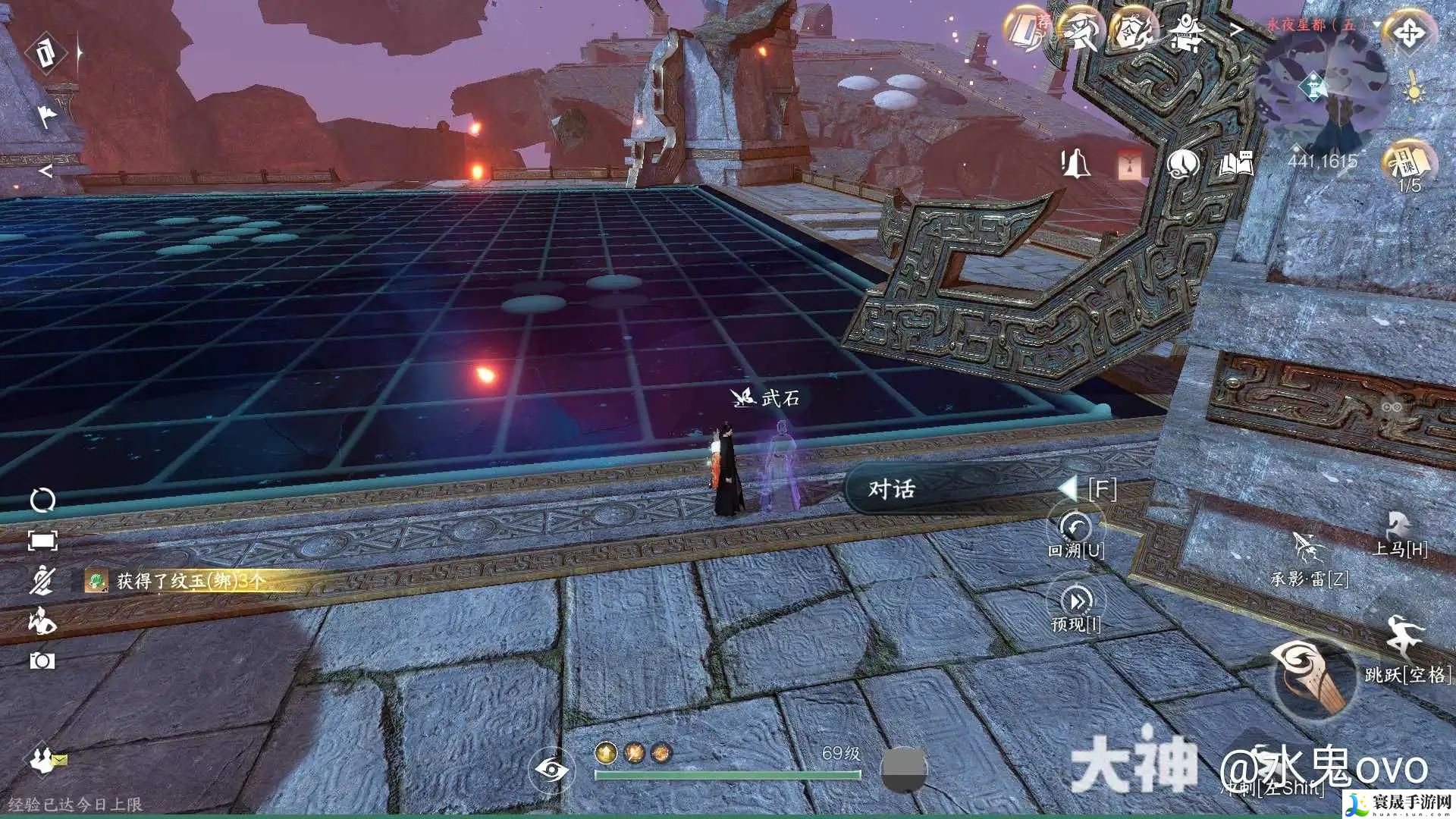The height and width of the screenshot is (819, 1456).
Task: Open the open-book chat journal icon
Action: pyautogui.click(x=1235, y=163)
